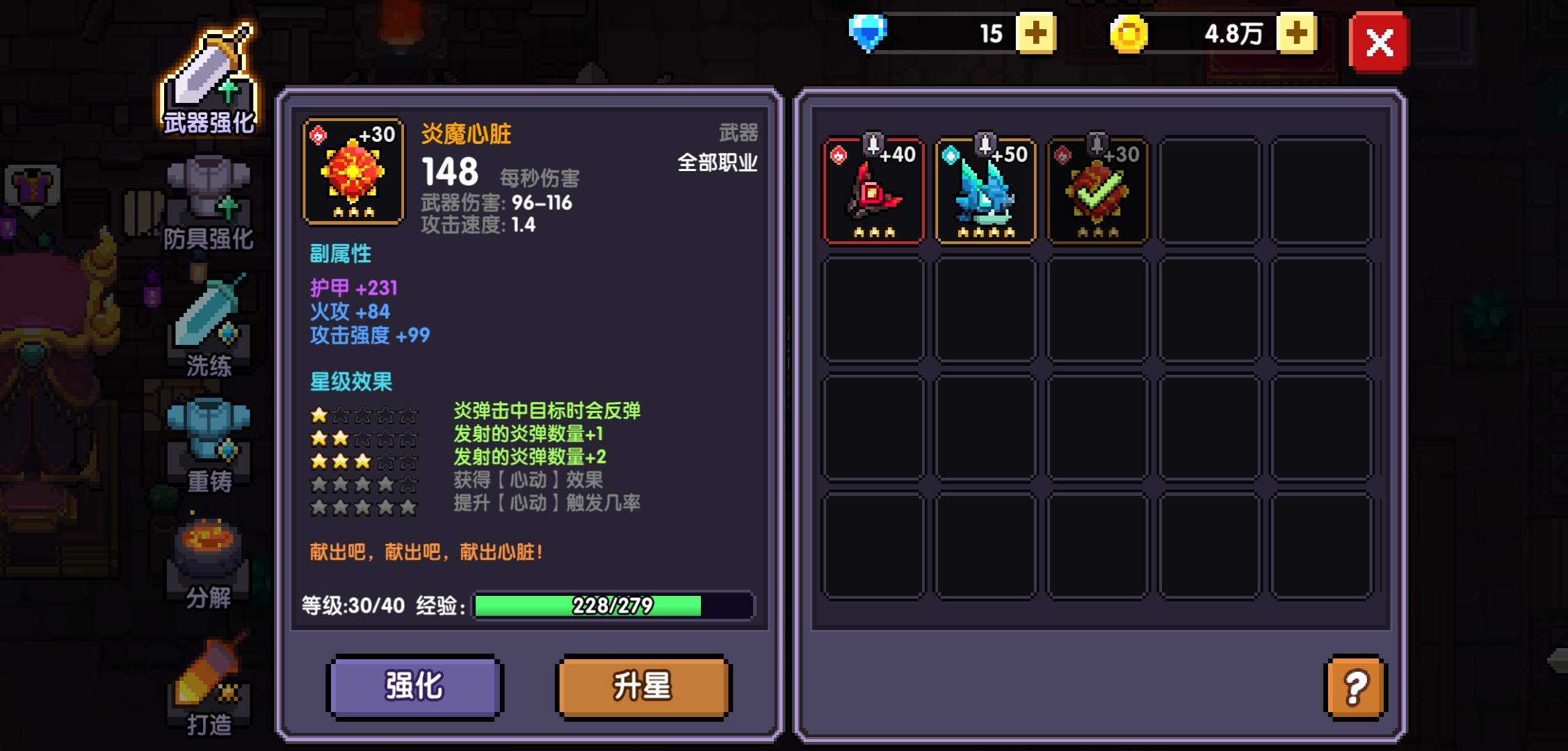Select the +50 blue dragon weapon material
This screenshot has width=1568, height=751.
point(985,189)
